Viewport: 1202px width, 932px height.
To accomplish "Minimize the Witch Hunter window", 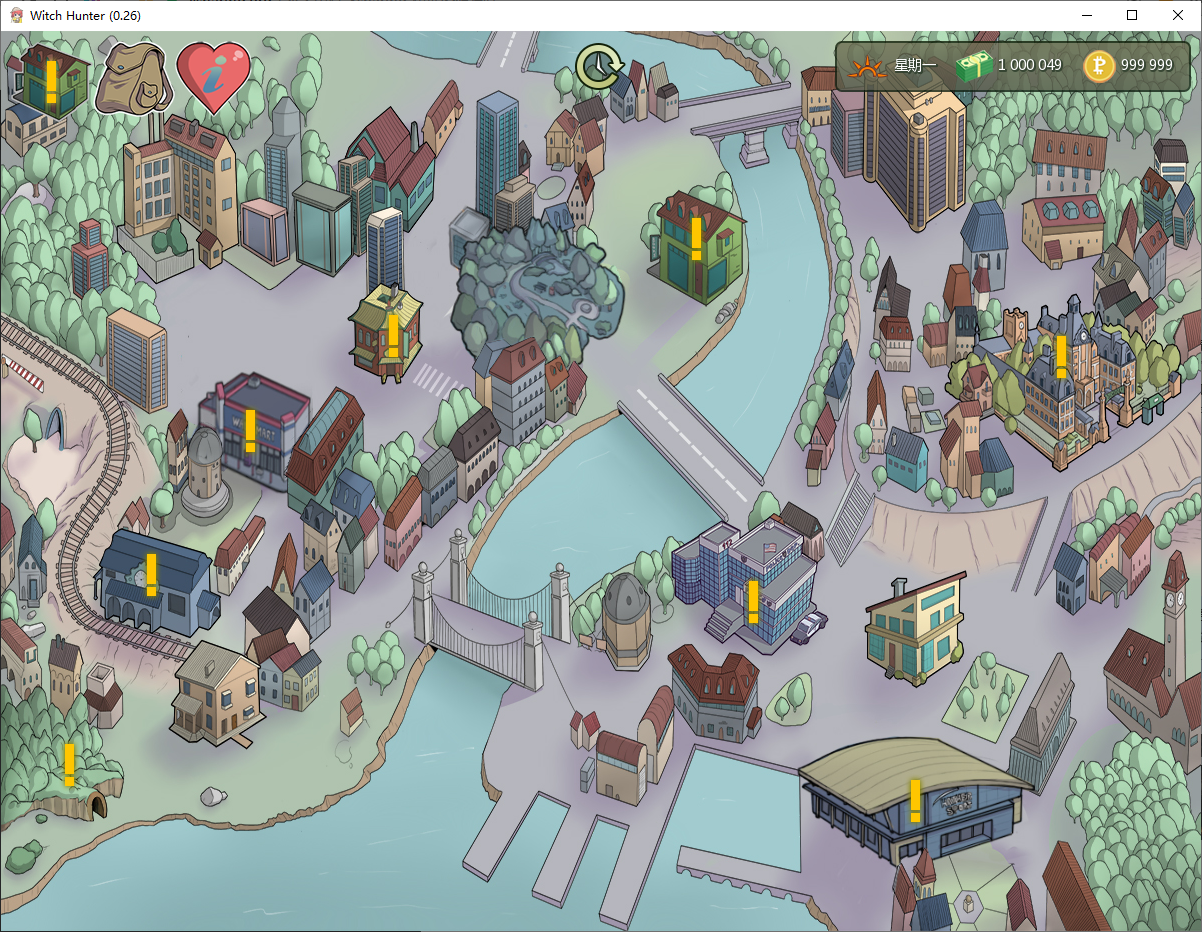I will pyautogui.click(x=1086, y=15).
